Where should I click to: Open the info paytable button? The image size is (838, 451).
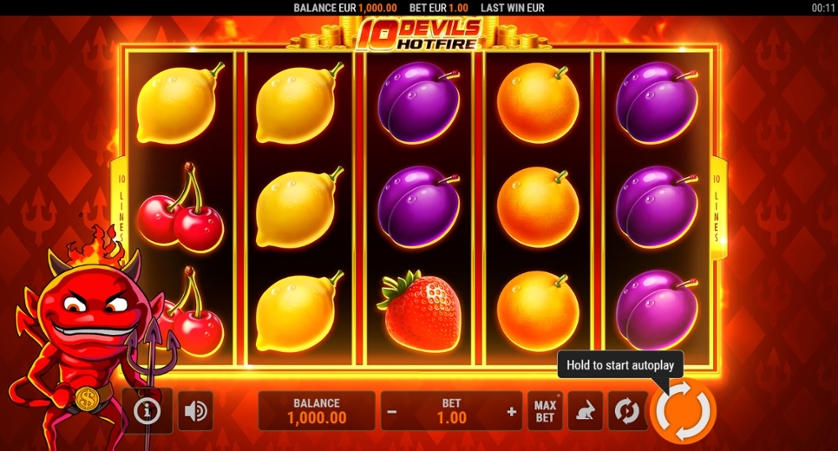[148, 410]
